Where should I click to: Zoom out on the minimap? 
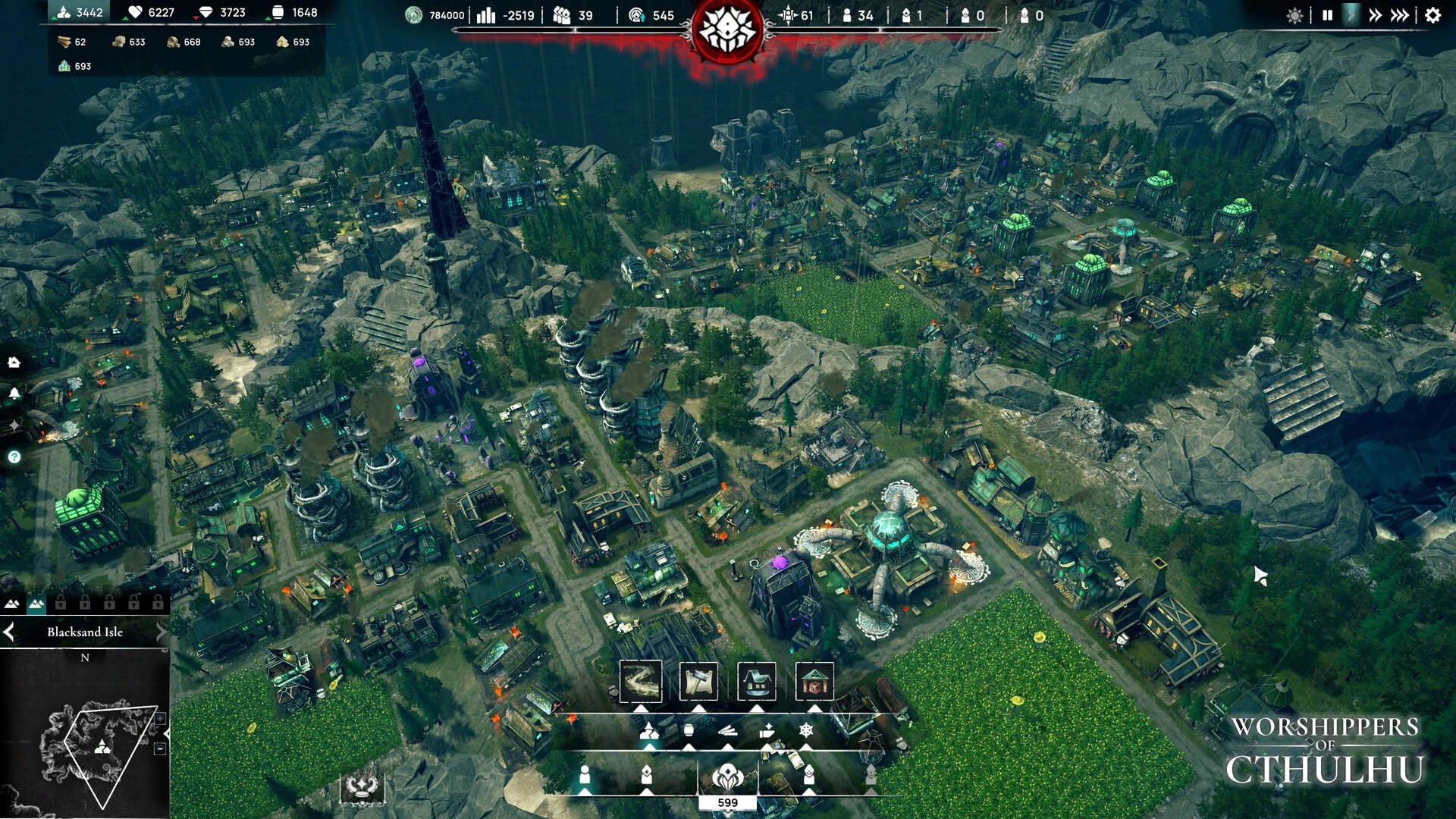tap(161, 748)
